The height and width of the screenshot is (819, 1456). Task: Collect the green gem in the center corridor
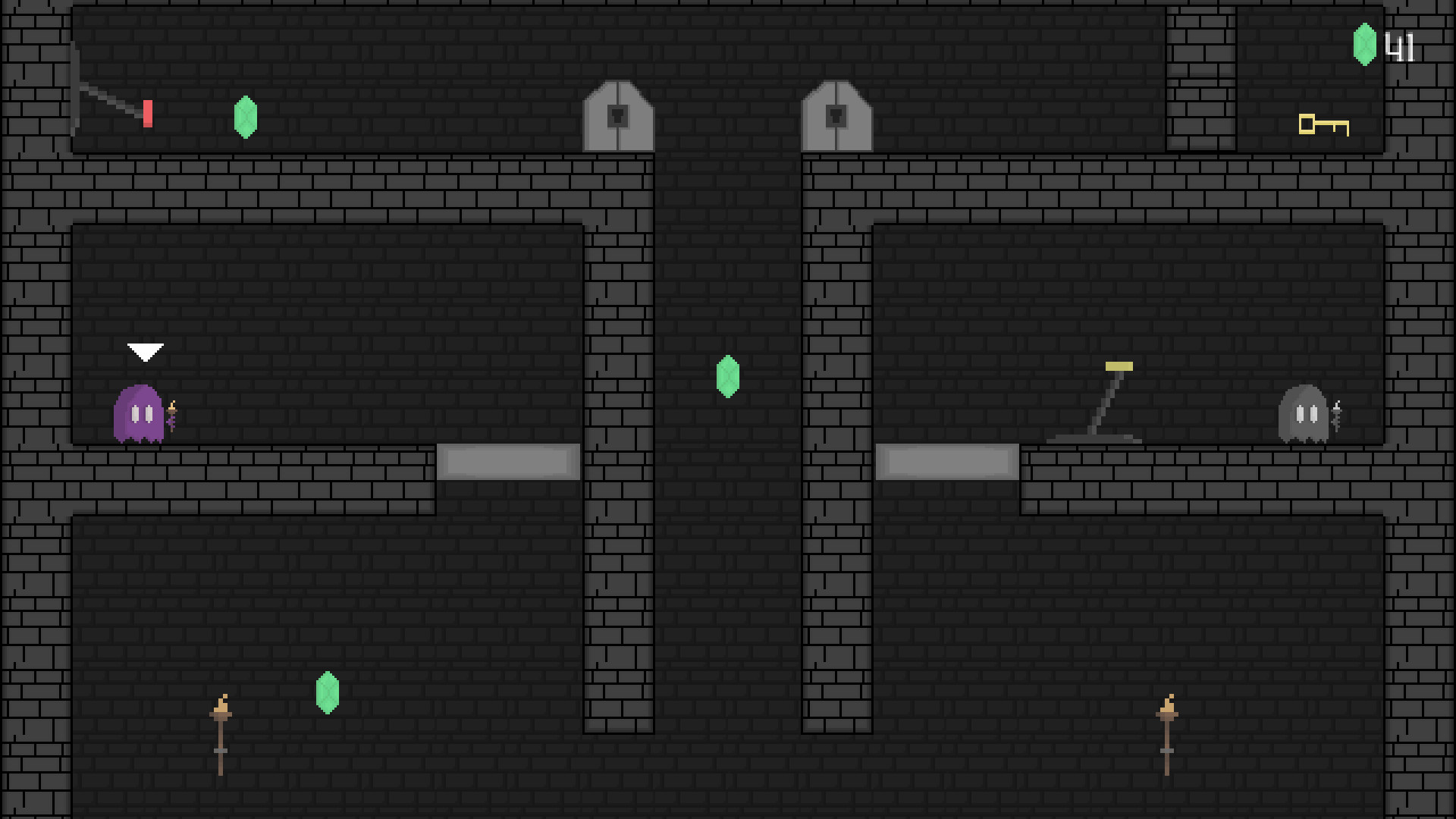[x=726, y=378]
